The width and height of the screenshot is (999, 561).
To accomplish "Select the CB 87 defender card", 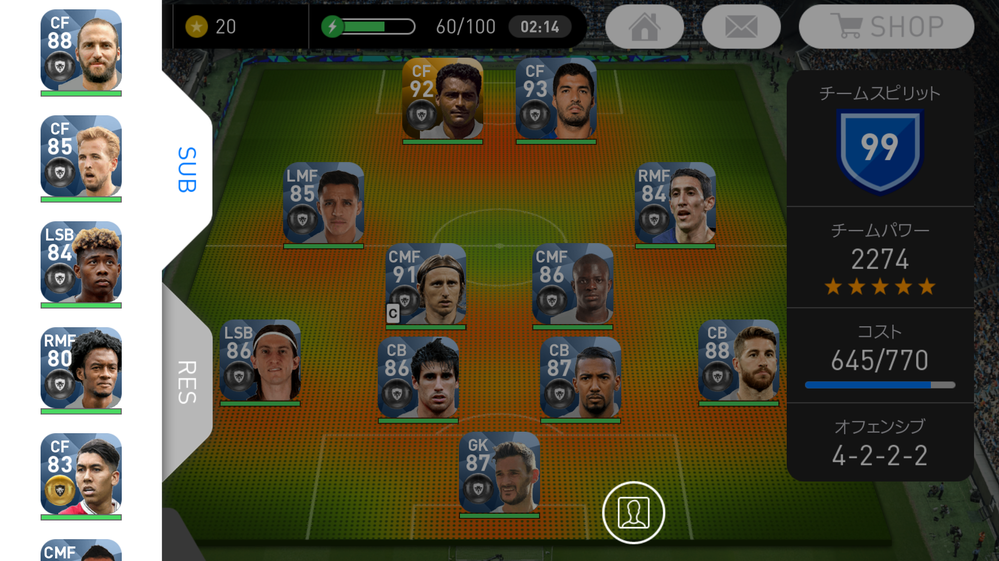I will coord(580,377).
